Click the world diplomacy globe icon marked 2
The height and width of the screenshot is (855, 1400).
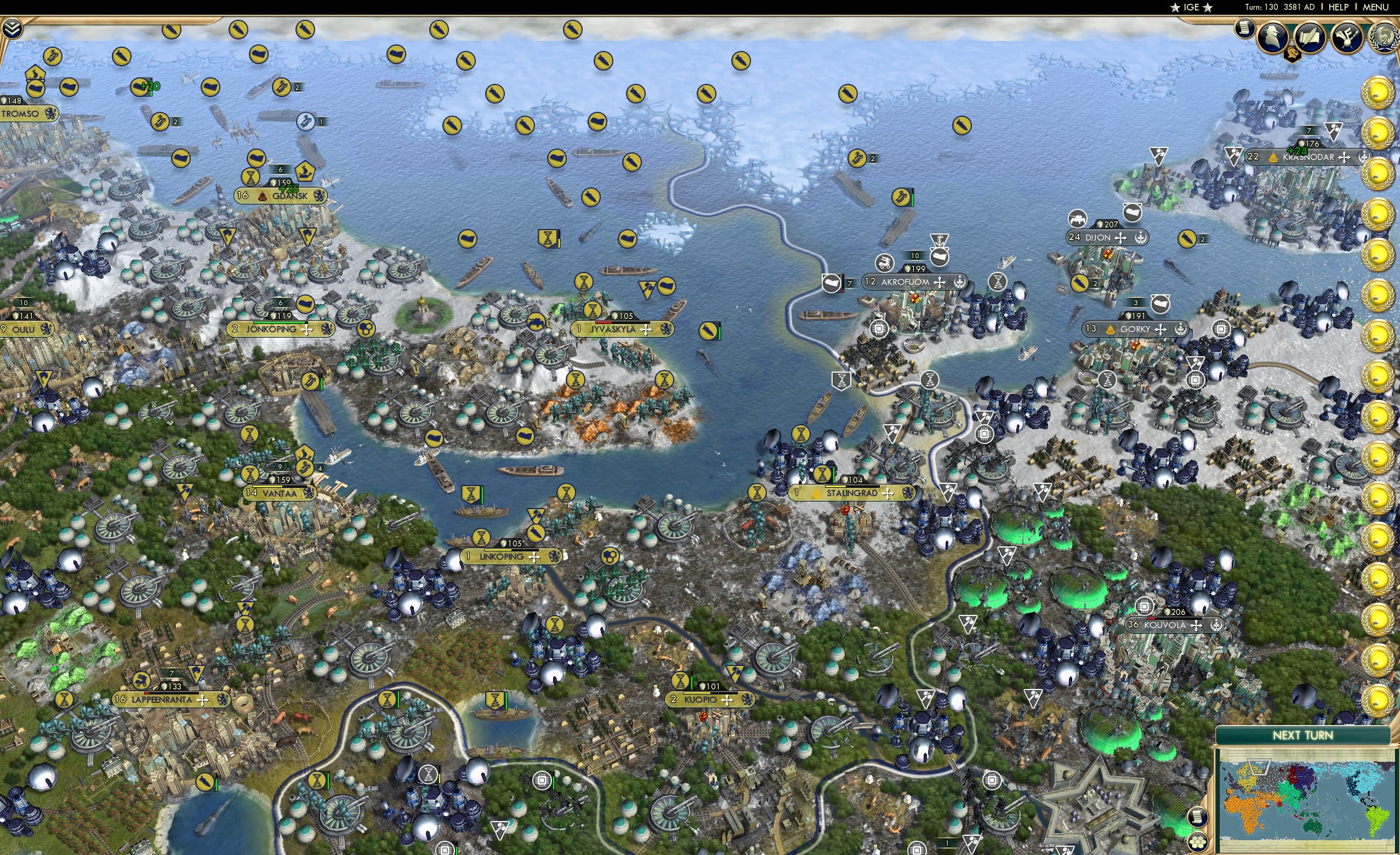[x=1385, y=36]
